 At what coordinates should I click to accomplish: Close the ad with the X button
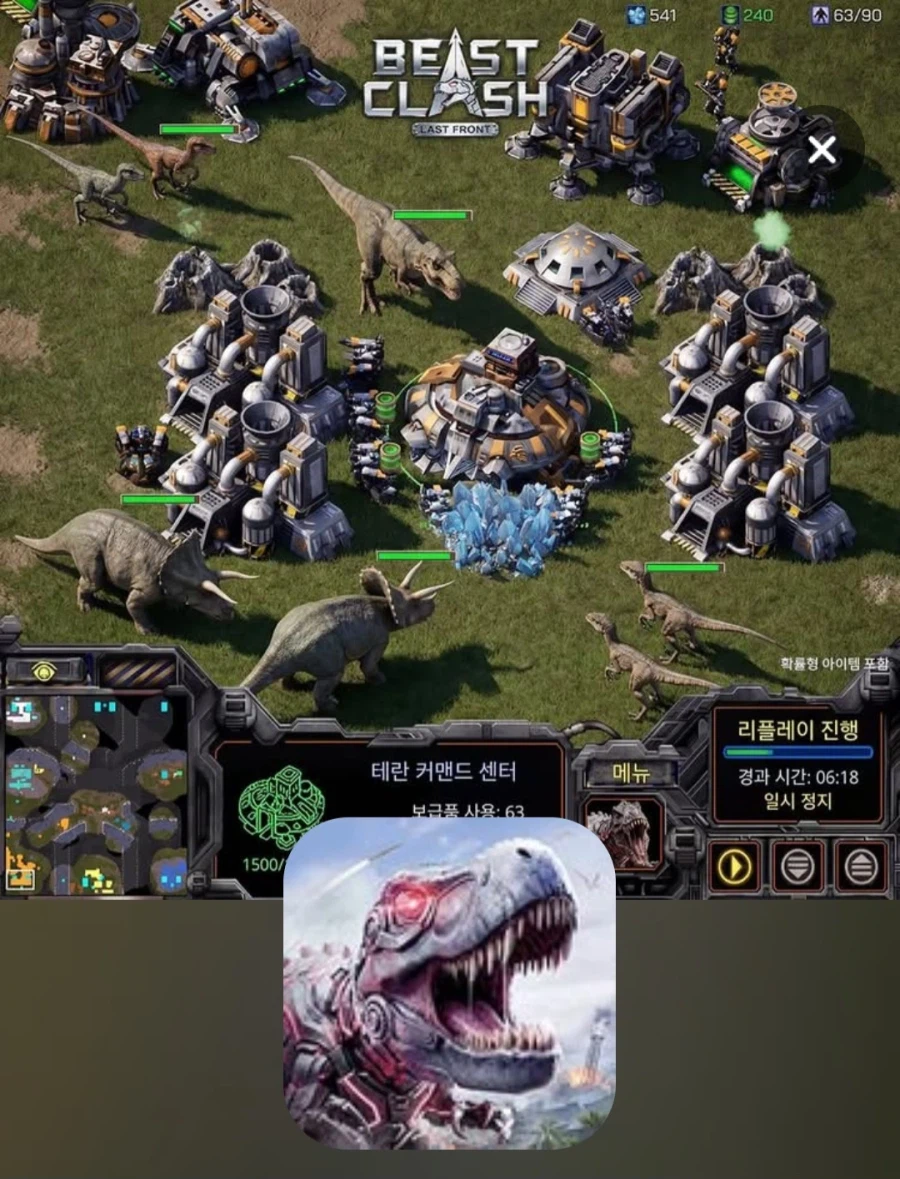point(822,151)
